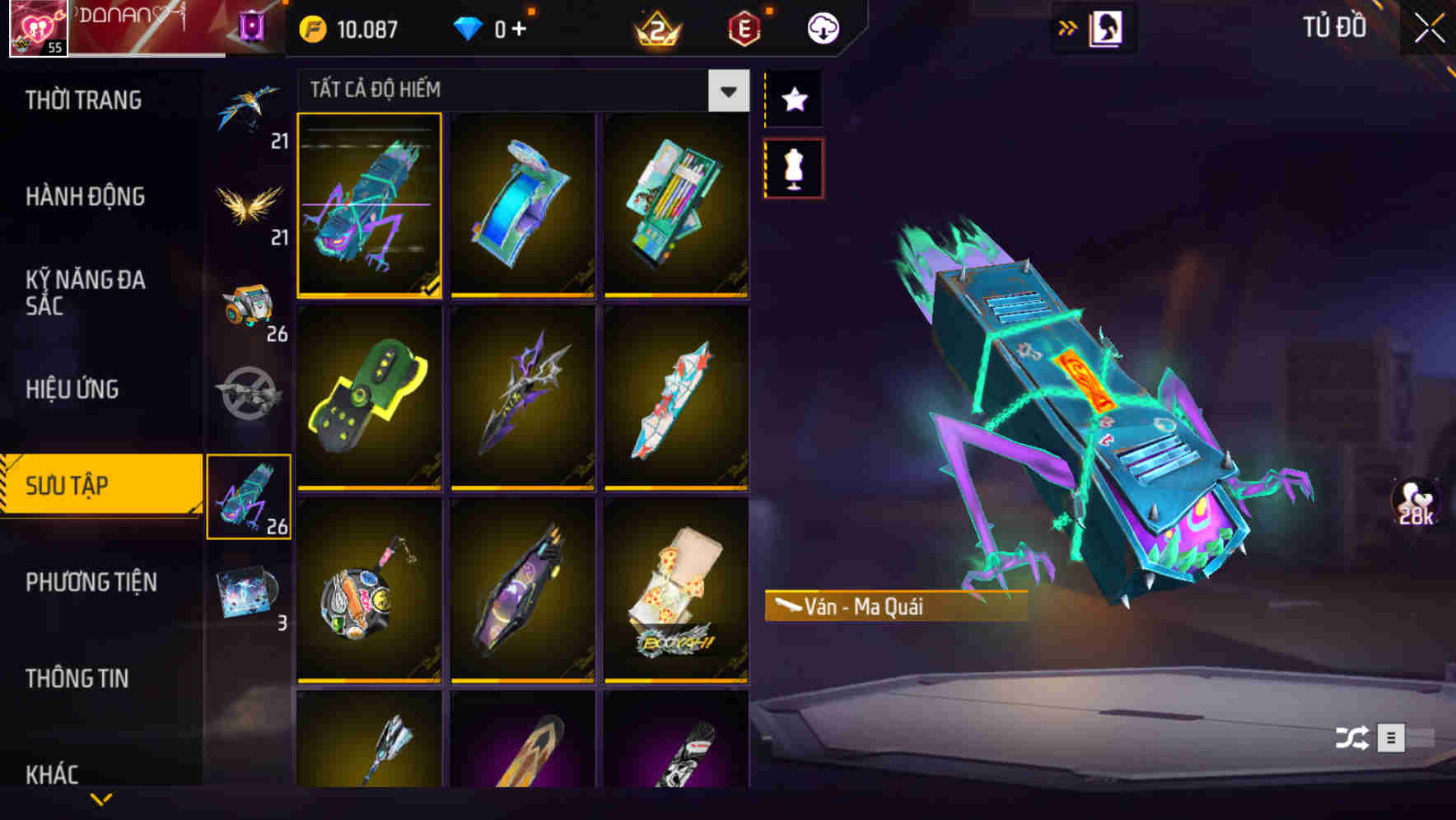Click the red E badge icon
1456x820 pixels.
click(745, 27)
